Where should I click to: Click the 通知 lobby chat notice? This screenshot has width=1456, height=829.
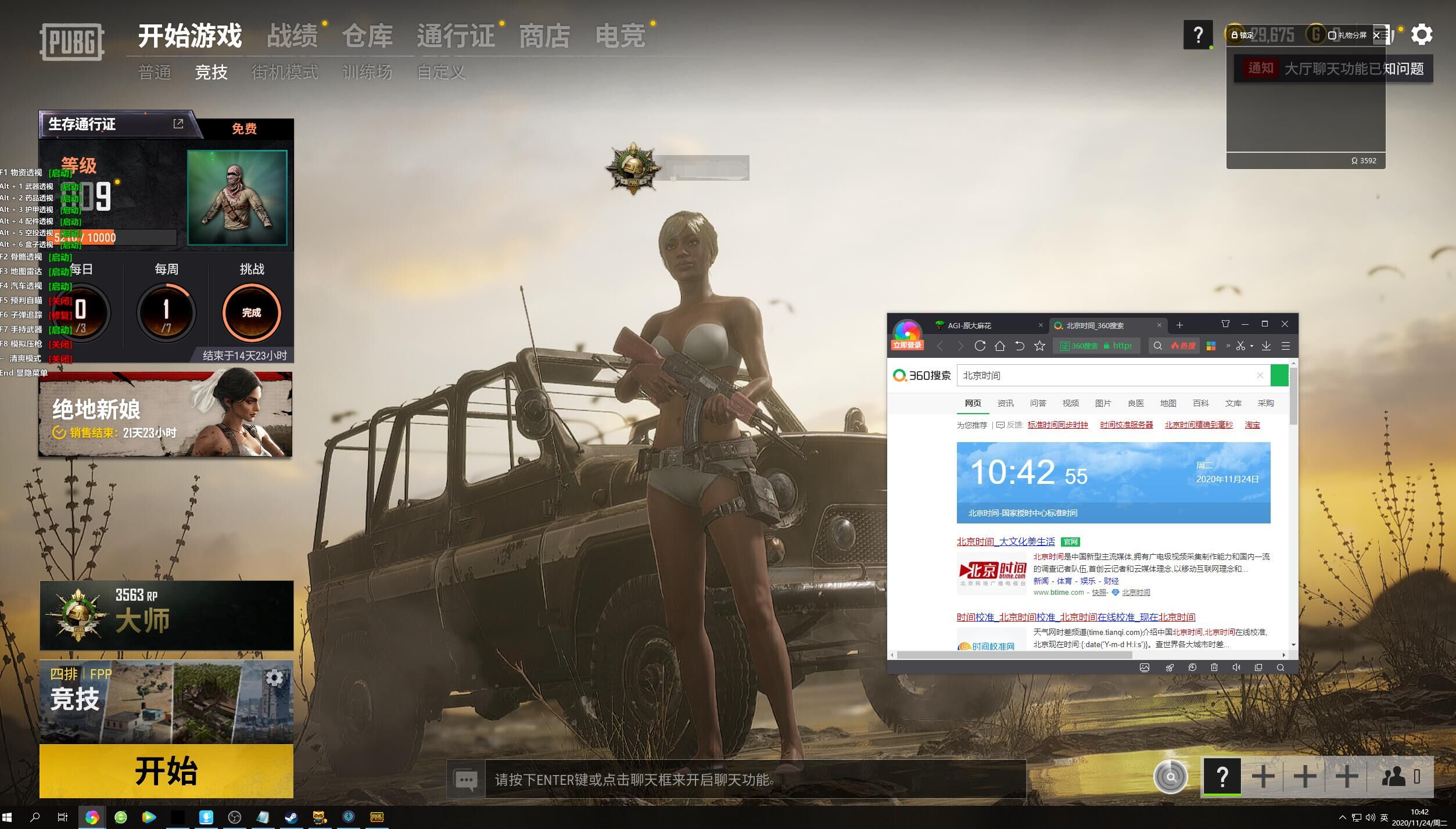pos(1333,69)
